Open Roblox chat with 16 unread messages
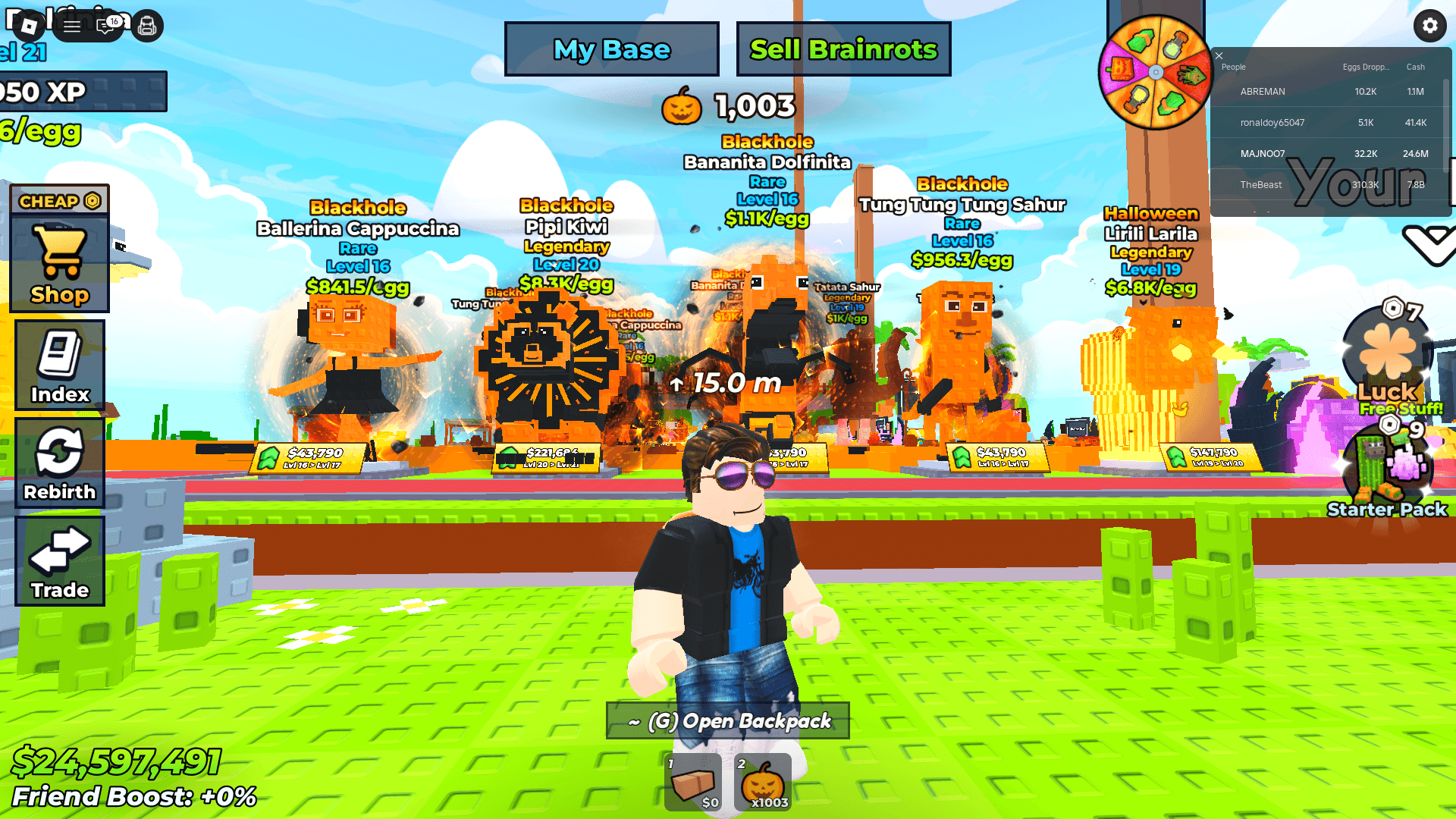The height and width of the screenshot is (819, 1456). (106, 26)
